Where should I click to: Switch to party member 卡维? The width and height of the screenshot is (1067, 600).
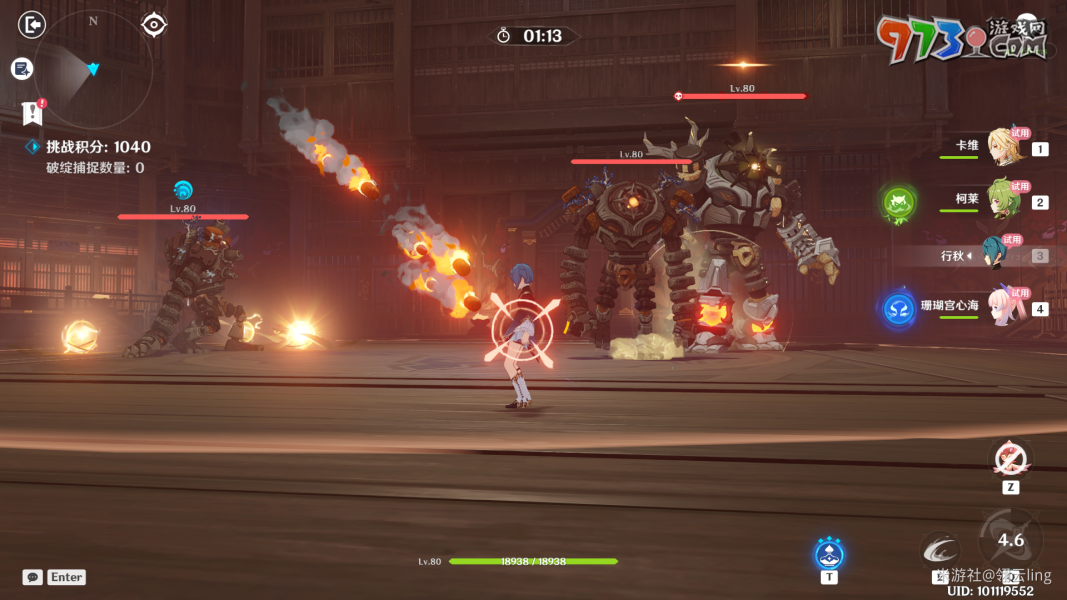click(1003, 147)
